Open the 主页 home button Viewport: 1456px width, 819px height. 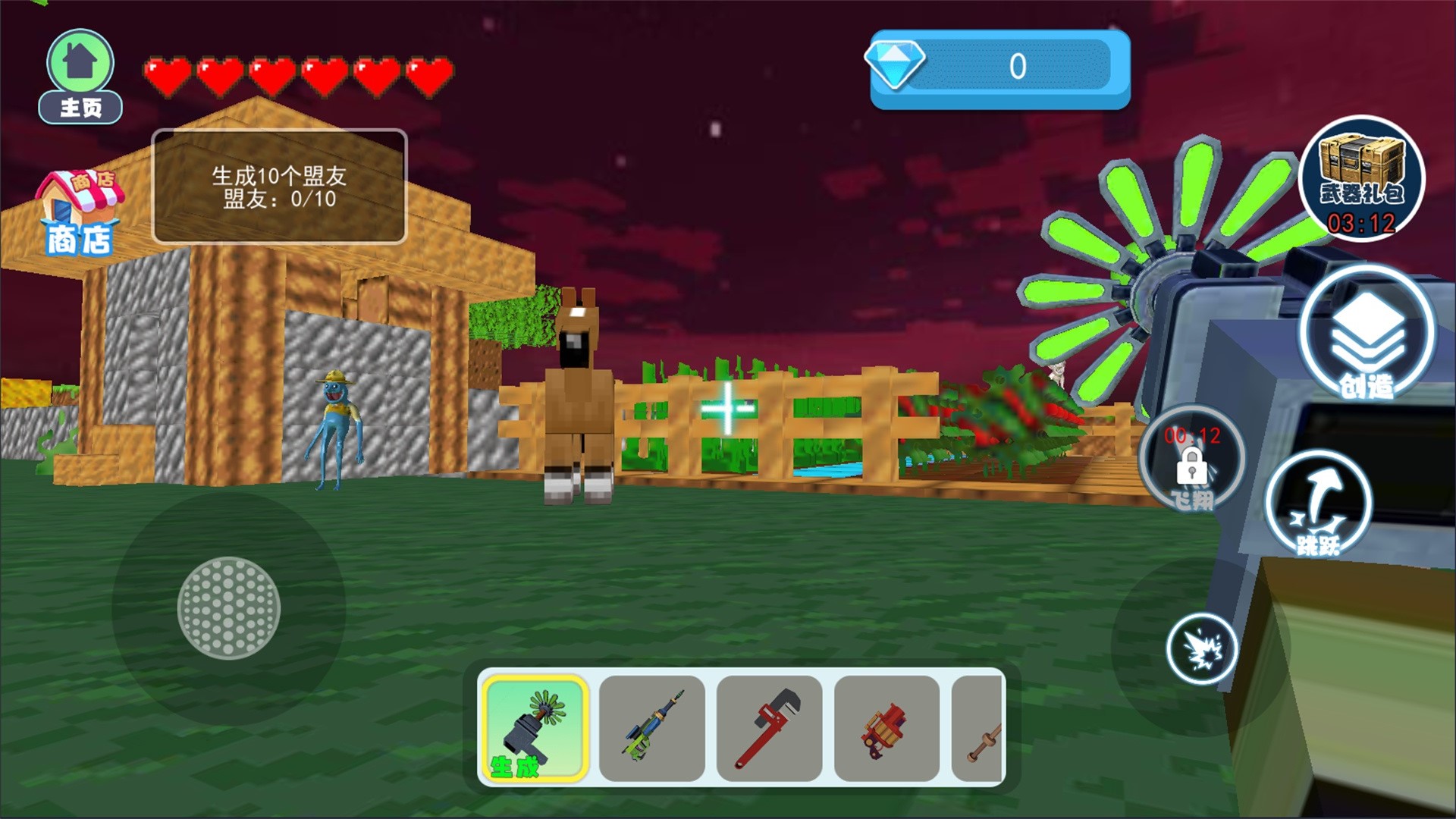[x=80, y=76]
